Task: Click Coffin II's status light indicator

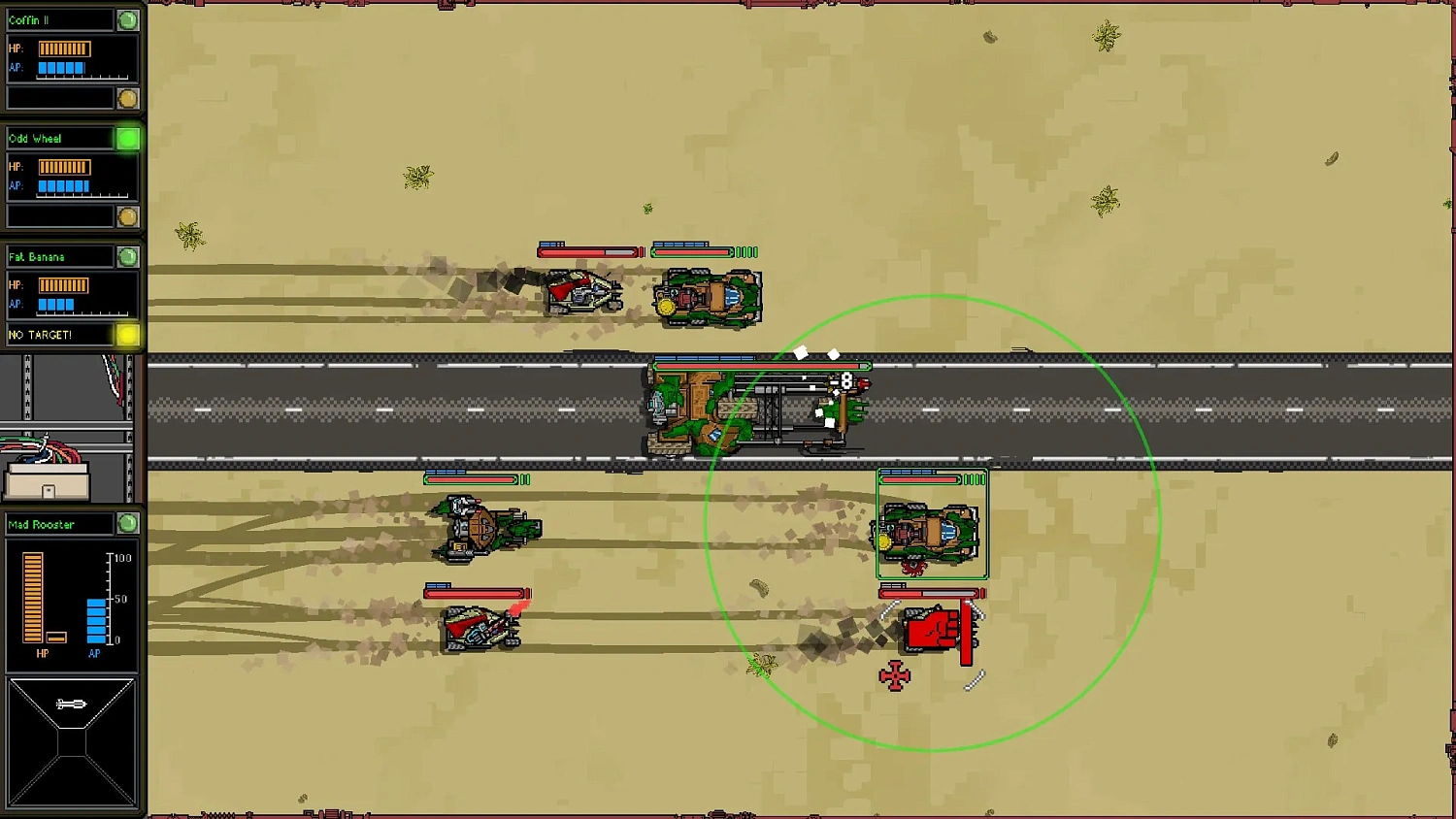Action: 127,17
